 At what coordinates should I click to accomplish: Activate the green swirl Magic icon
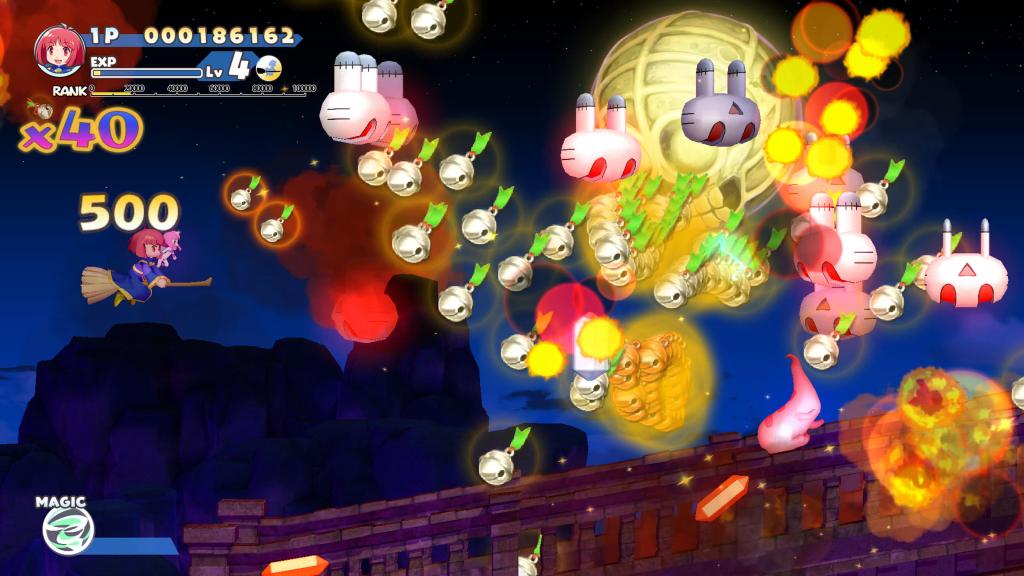click(x=67, y=530)
